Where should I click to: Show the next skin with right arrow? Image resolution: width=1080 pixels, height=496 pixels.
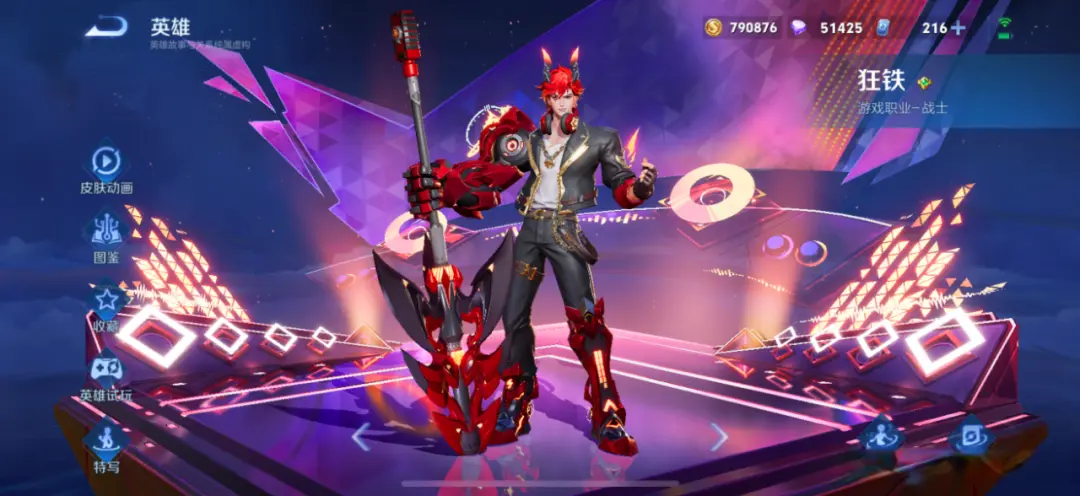click(718, 436)
